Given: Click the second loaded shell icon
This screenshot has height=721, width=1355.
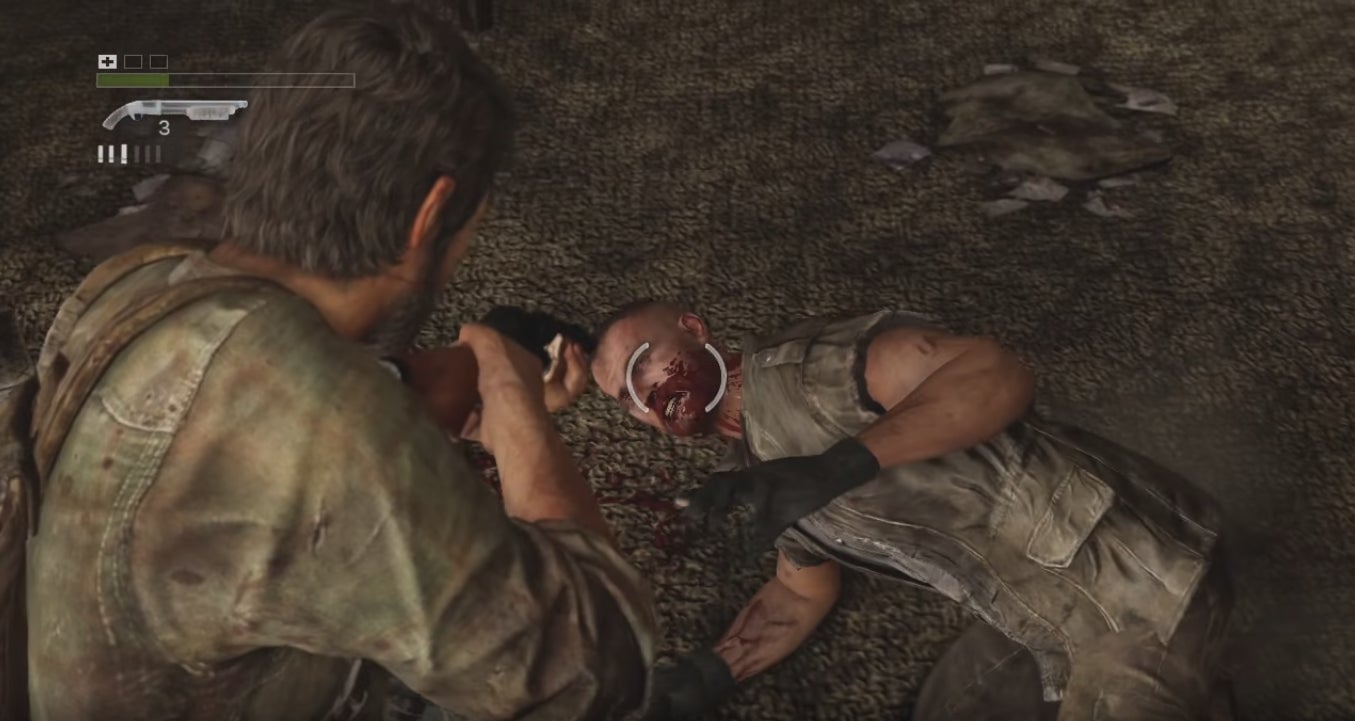Looking at the screenshot, I should pyautogui.click(x=112, y=153).
